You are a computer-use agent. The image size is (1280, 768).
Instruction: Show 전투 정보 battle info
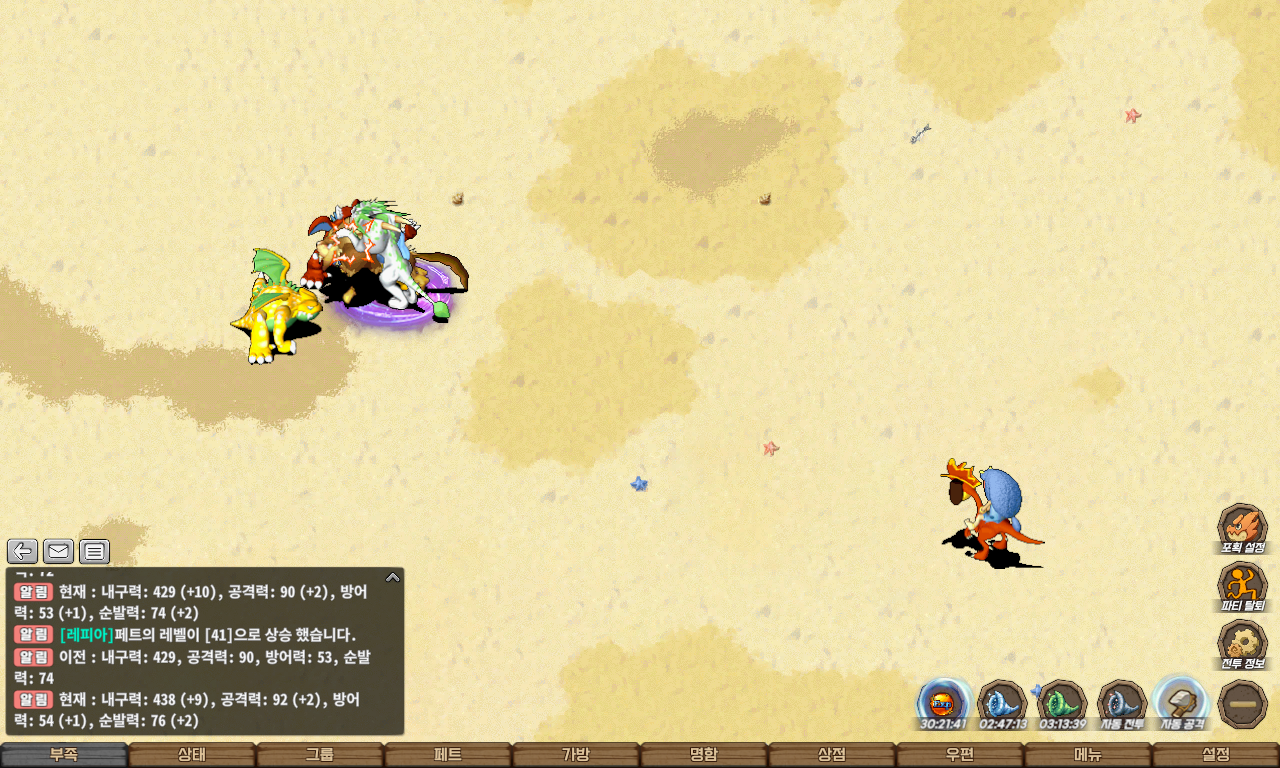click(x=1242, y=645)
